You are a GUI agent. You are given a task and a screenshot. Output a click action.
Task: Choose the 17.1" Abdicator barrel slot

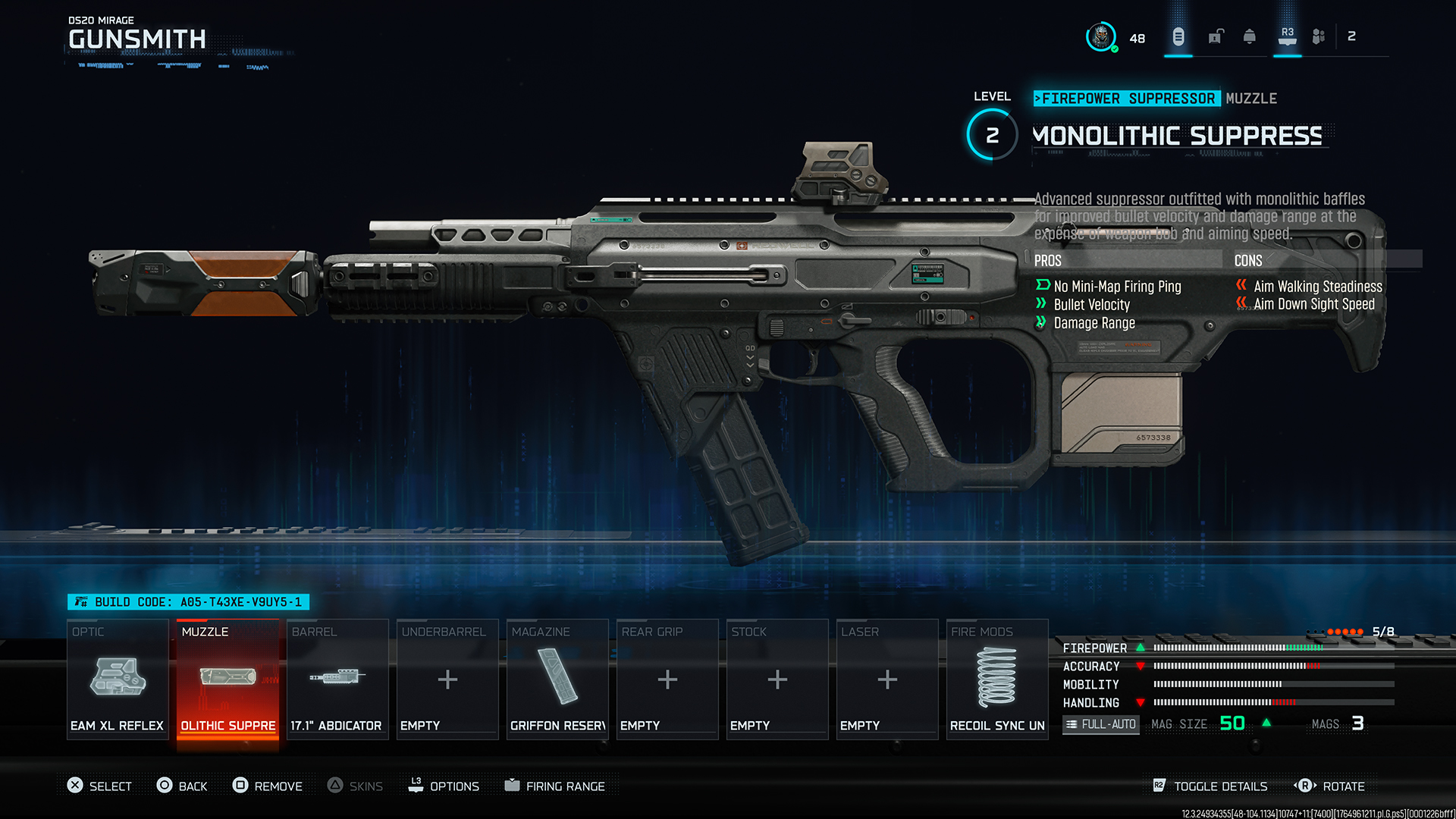[337, 679]
